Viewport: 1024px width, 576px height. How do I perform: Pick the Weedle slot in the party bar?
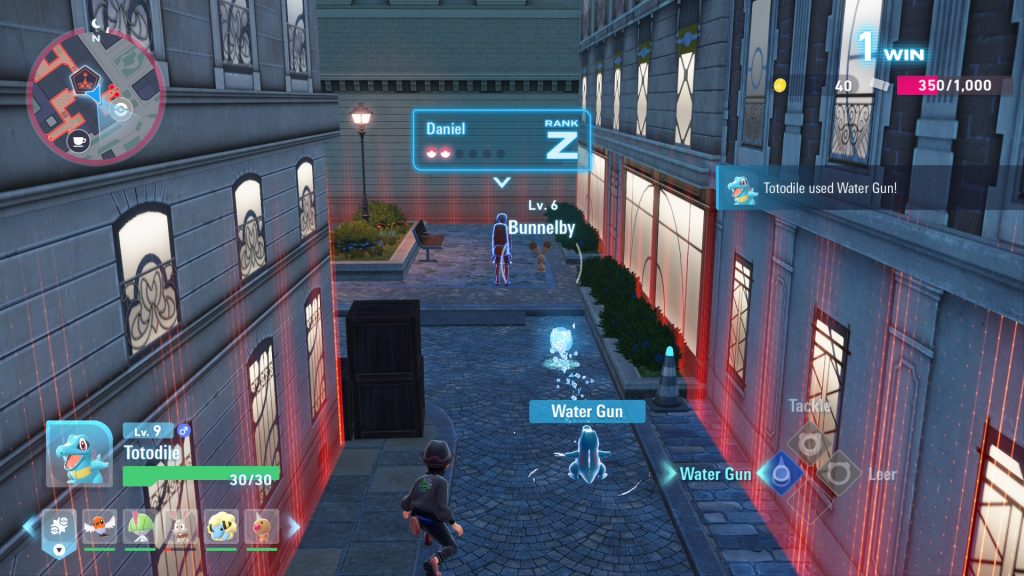(261, 527)
